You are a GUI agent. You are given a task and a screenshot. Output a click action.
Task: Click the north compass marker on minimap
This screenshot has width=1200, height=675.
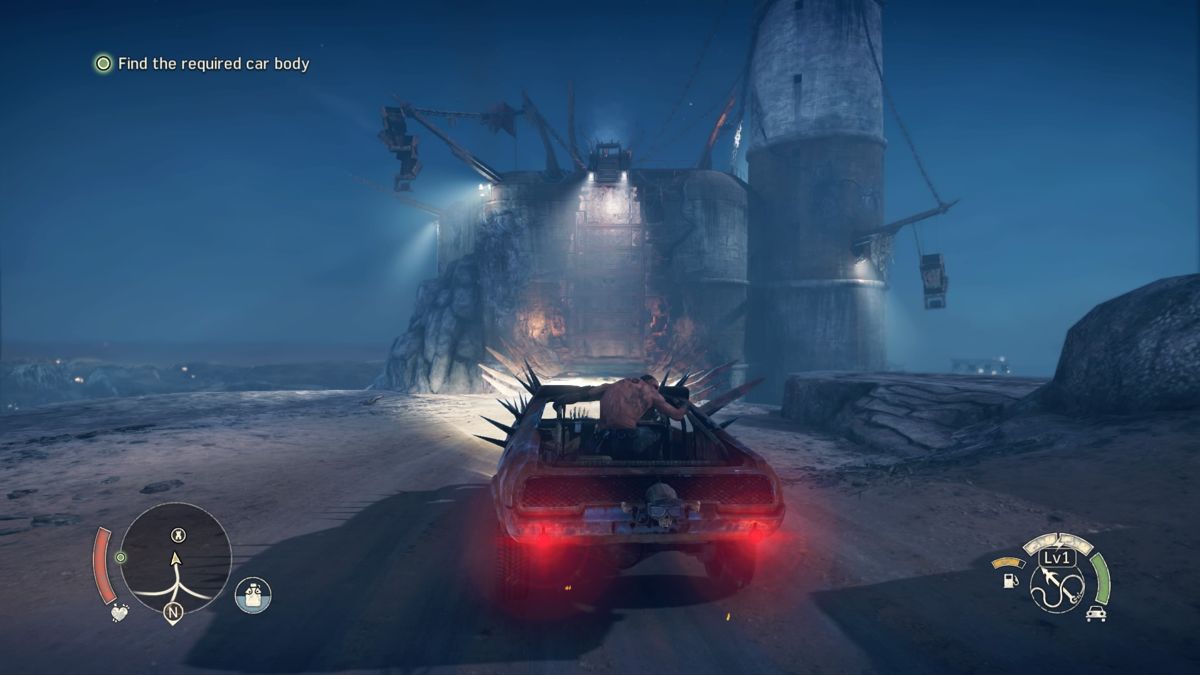pos(173,613)
